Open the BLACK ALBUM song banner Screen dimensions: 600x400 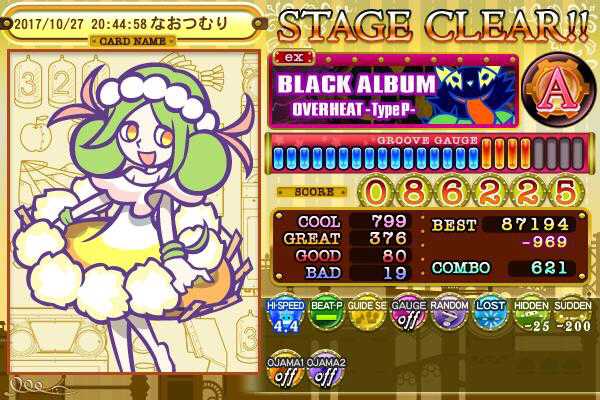392,92
